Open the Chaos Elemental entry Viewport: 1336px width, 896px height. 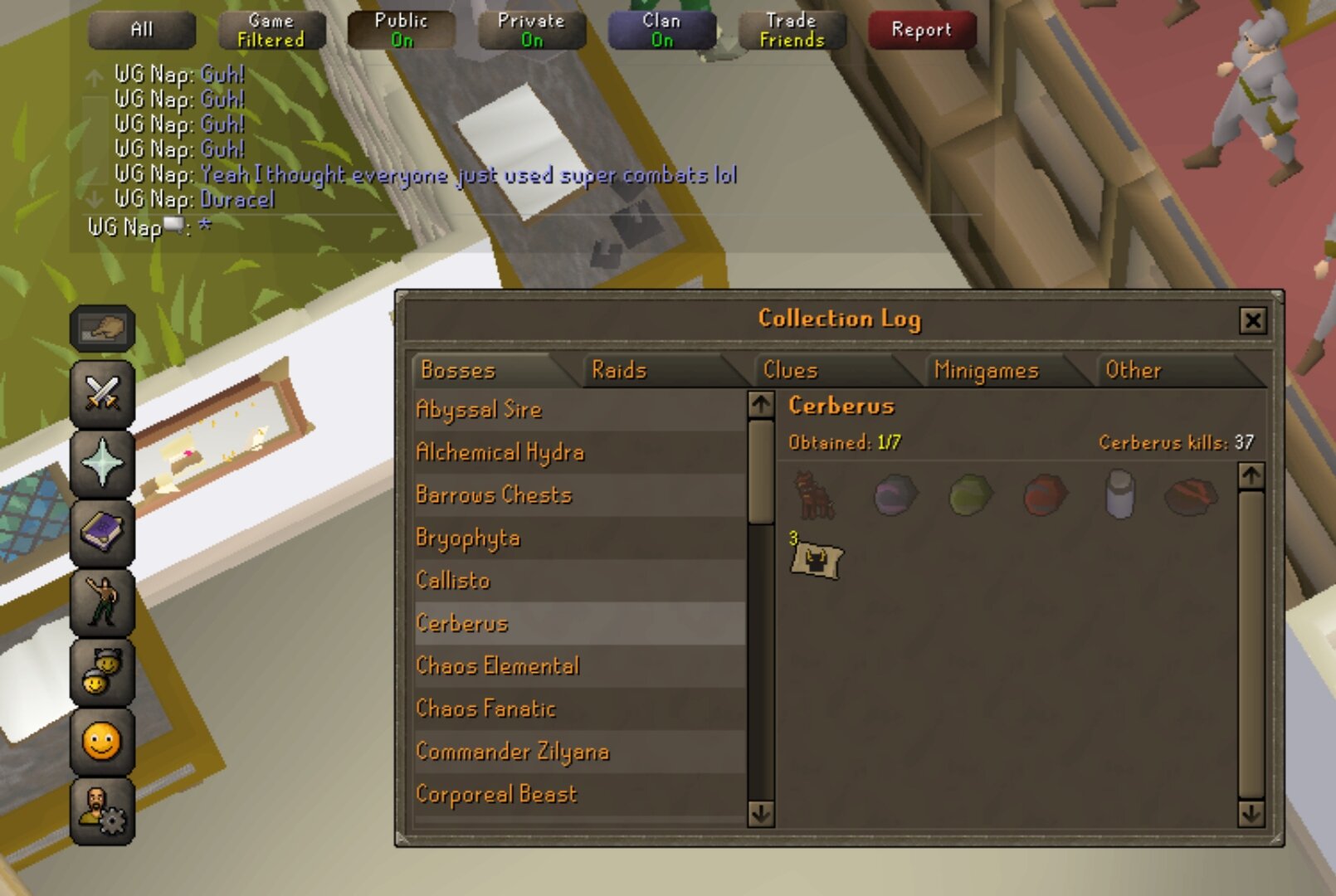[497, 666]
